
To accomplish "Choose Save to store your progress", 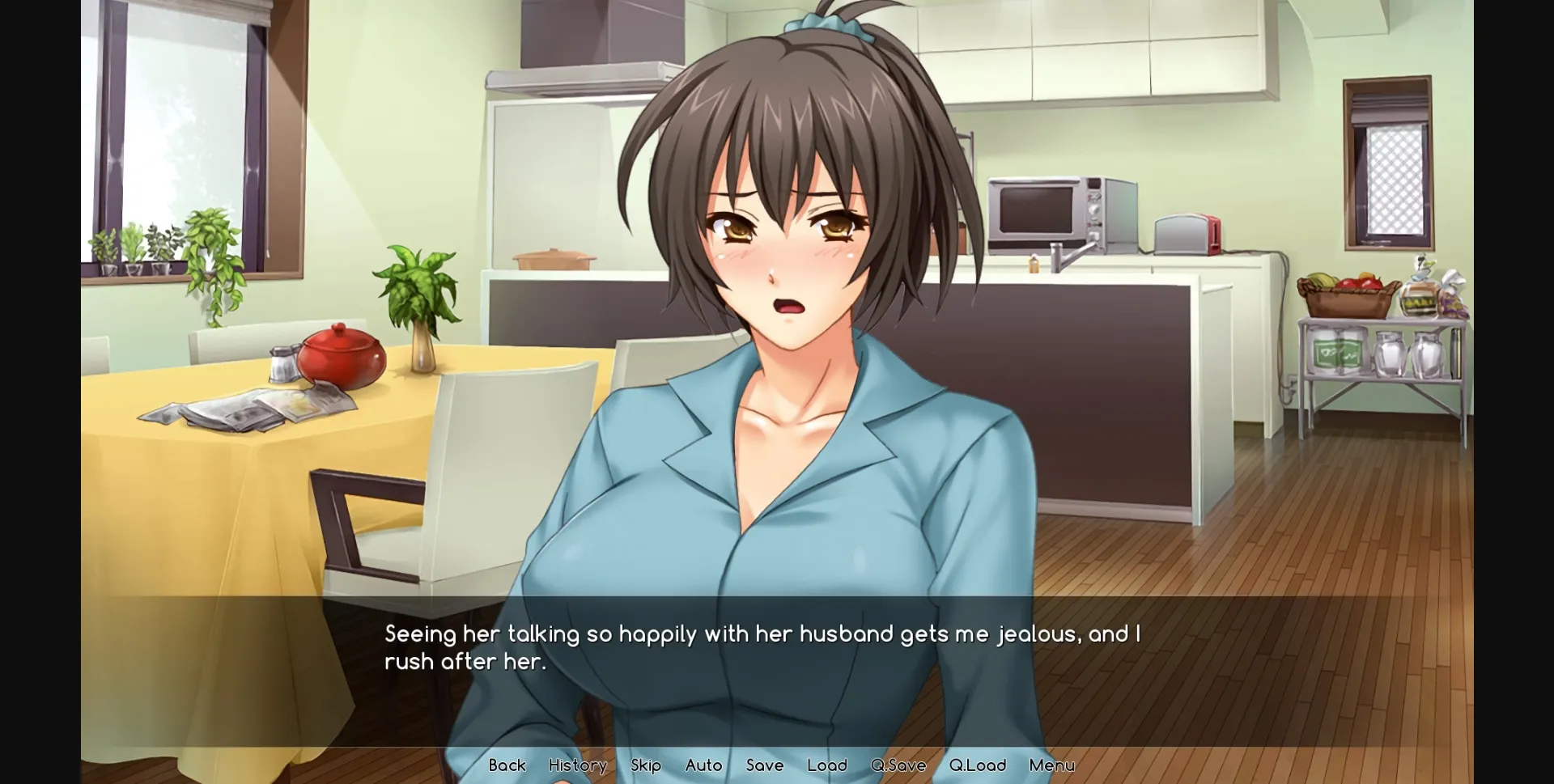I will 765,765.
